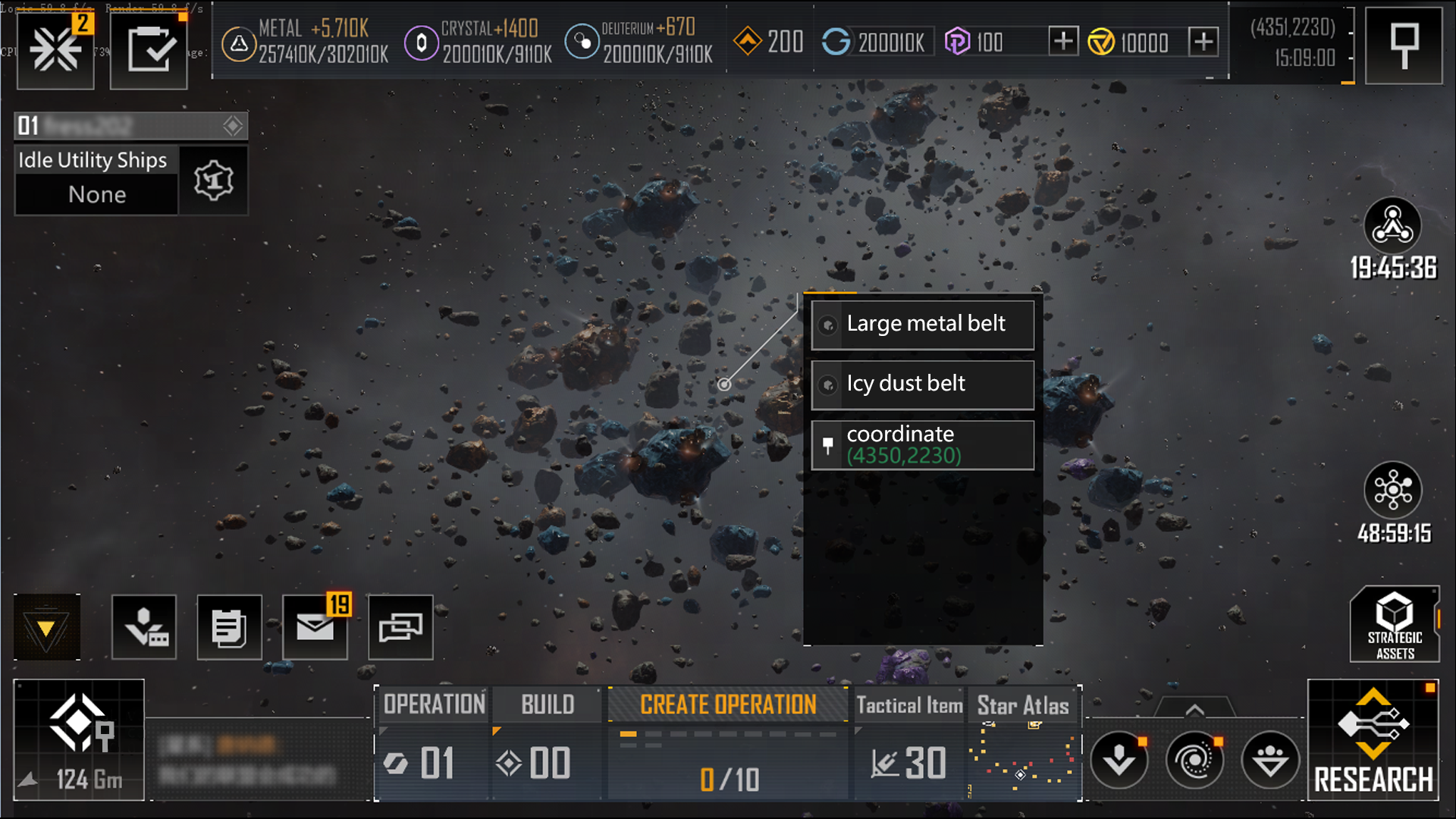Screen dimensions: 1456x819
Task: Open the chat windows icon
Action: pos(400,627)
